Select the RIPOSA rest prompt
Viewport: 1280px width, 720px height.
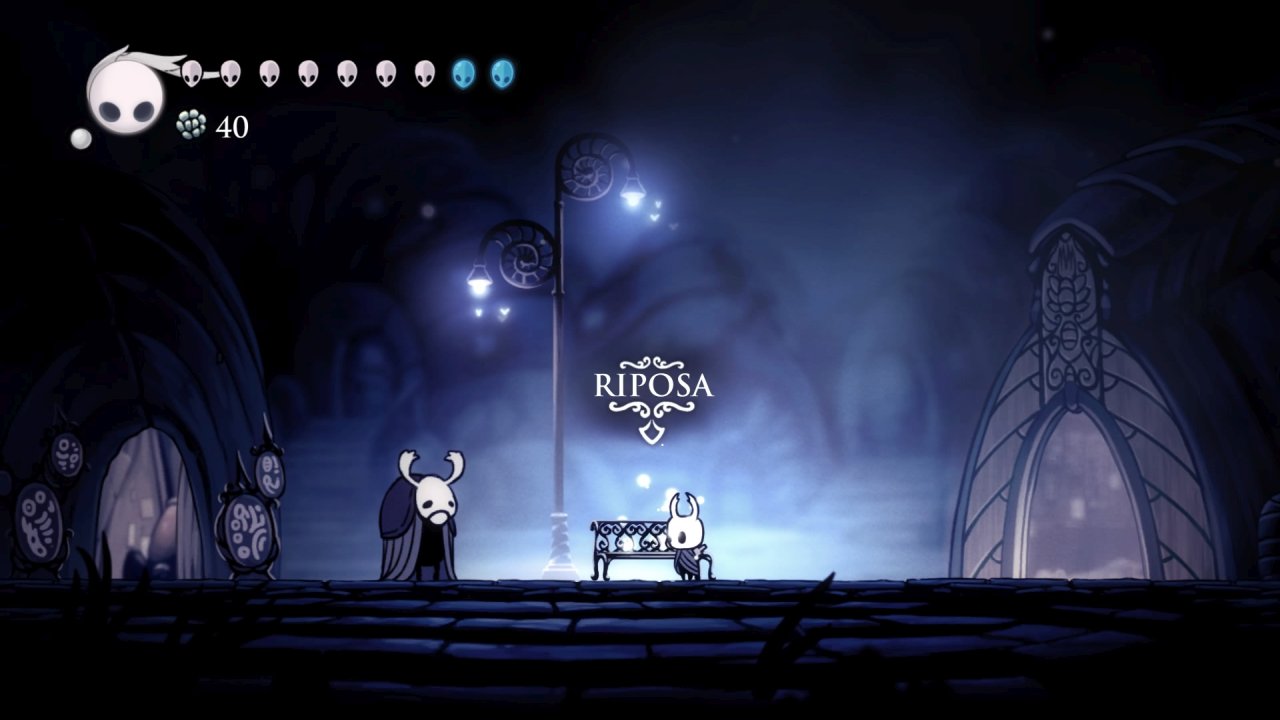click(x=654, y=387)
